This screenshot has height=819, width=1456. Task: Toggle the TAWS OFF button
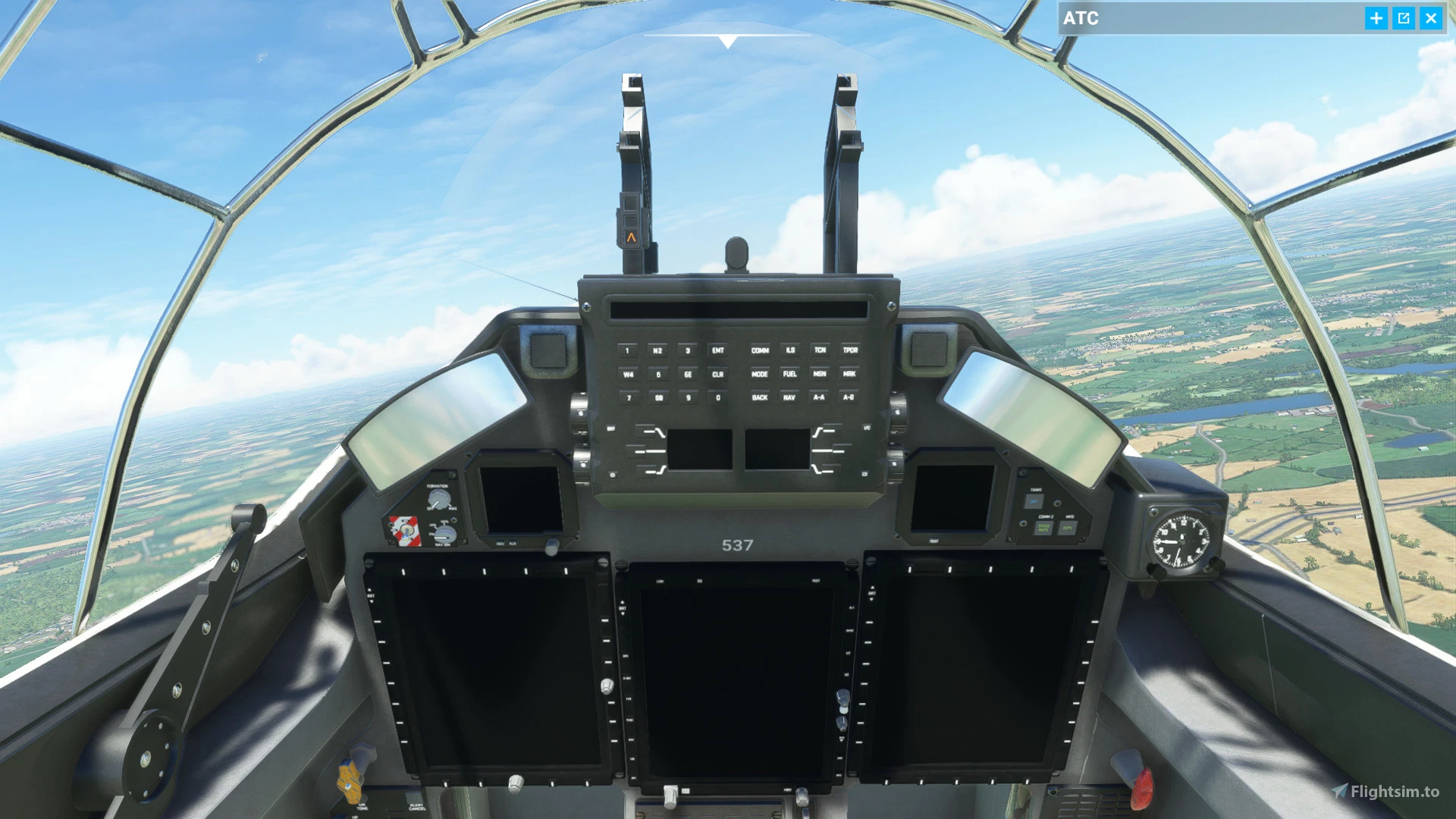click(x=1034, y=501)
